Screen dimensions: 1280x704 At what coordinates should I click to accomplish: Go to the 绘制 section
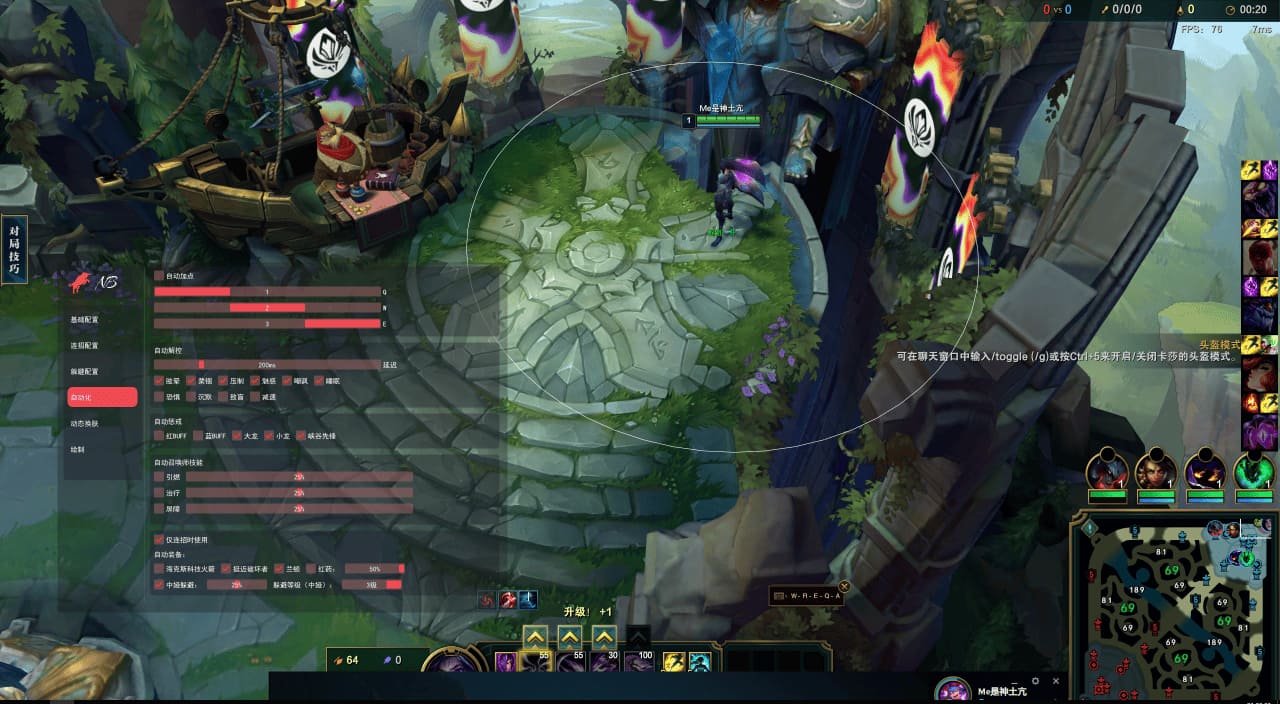coord(78,449)
